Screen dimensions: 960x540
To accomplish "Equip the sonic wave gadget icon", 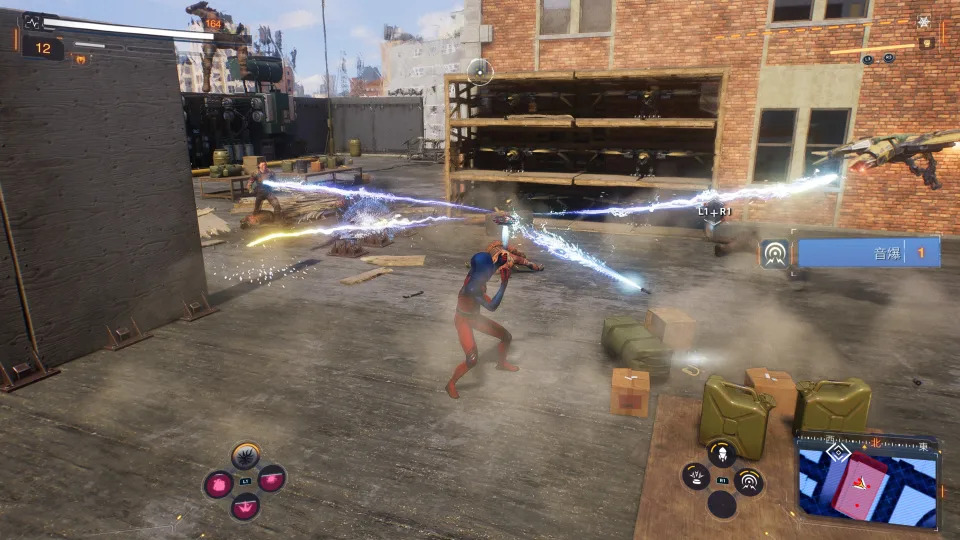I will point(748,481).
